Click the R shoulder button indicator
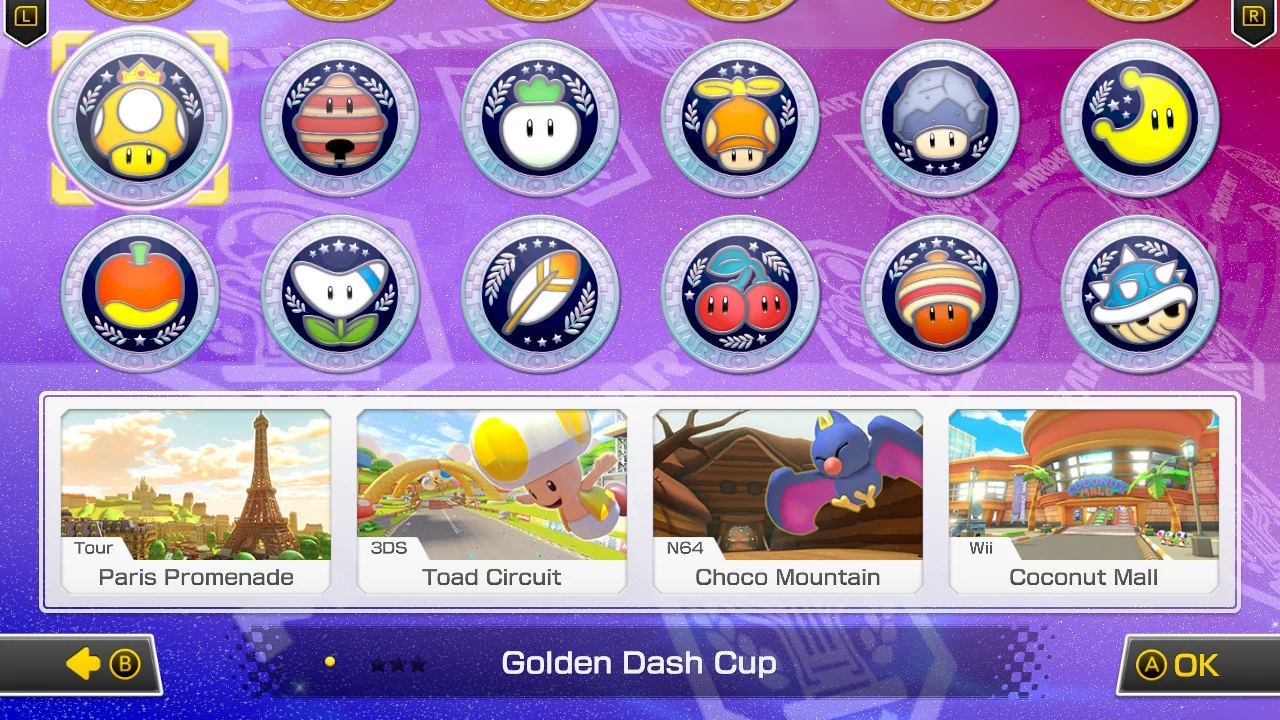This screenshot has width=1280, height=720. point(1254,17)
